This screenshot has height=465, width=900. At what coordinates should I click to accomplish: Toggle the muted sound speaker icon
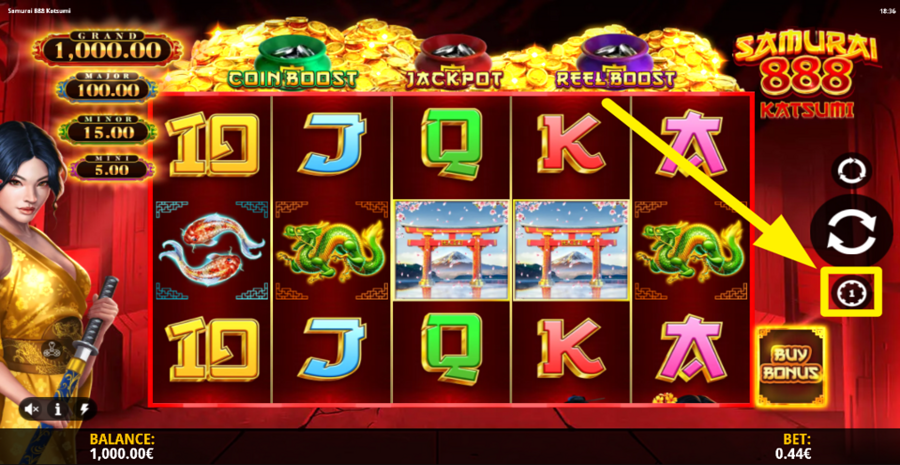[x=33, y=409]
